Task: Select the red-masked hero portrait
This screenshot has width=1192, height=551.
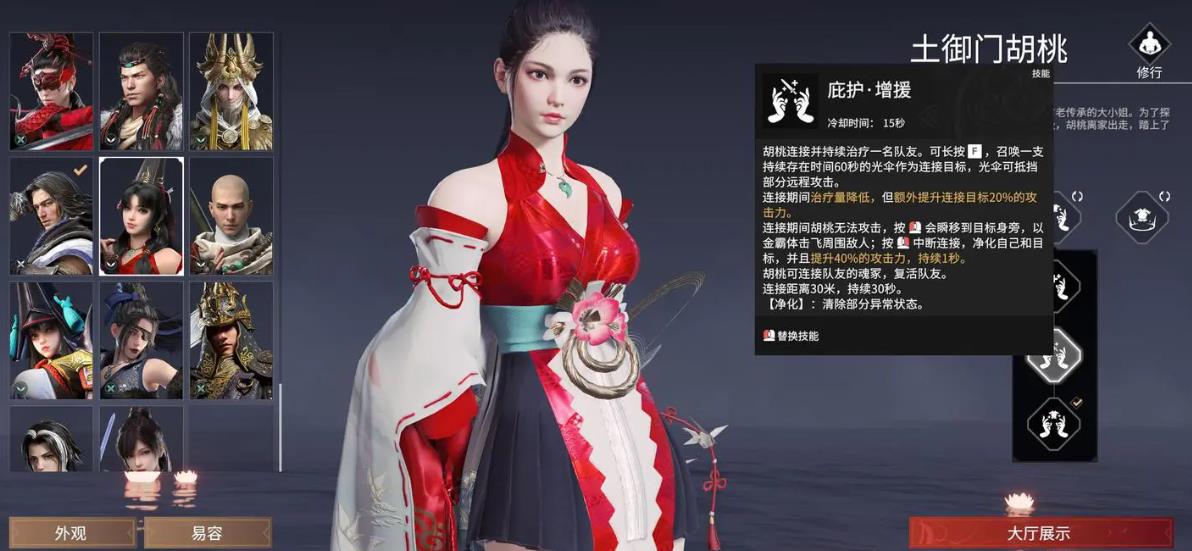Action: 52,91
